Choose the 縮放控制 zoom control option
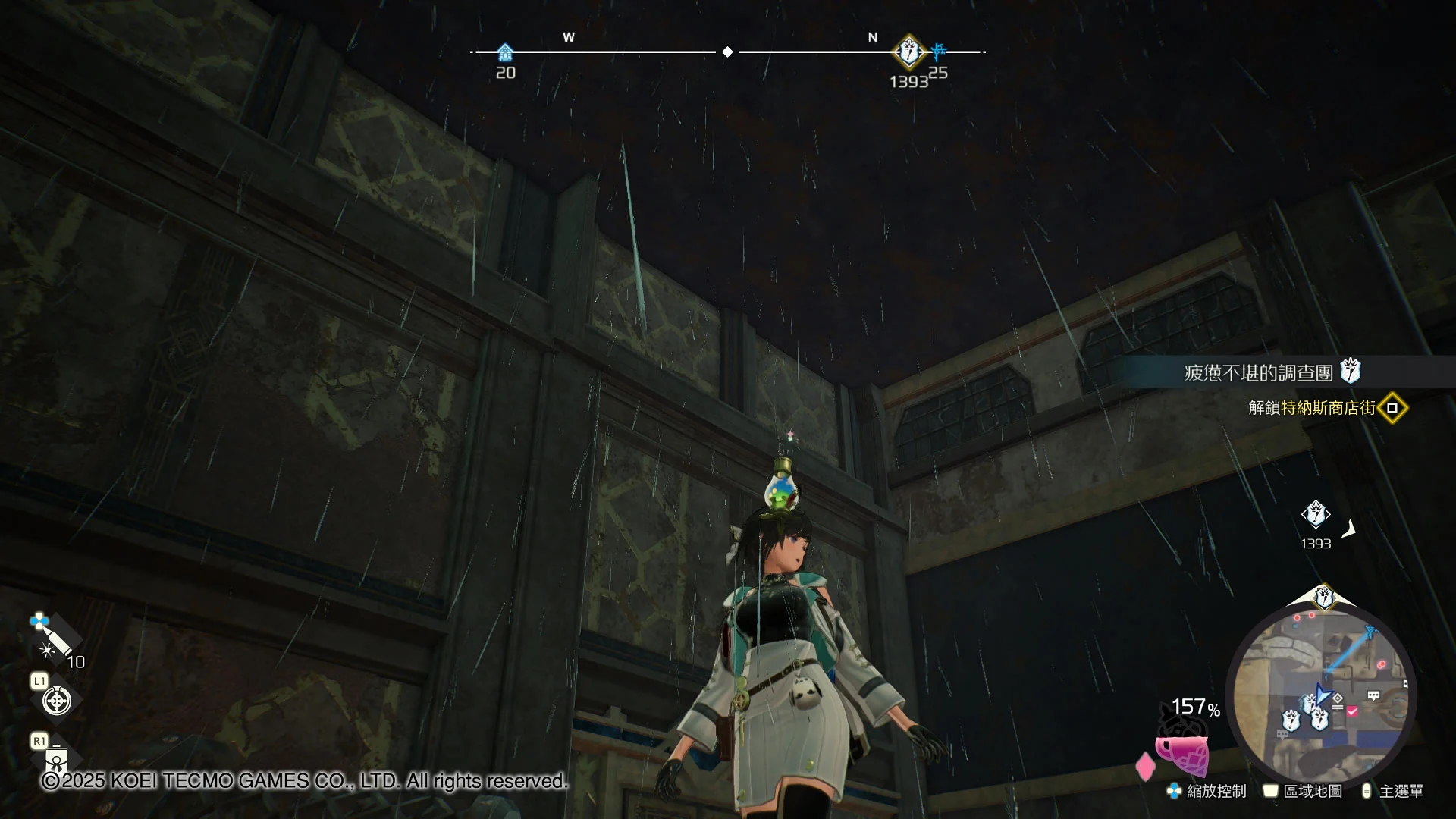Viewport: 1456px width, 819px height. coord(1207,791)
